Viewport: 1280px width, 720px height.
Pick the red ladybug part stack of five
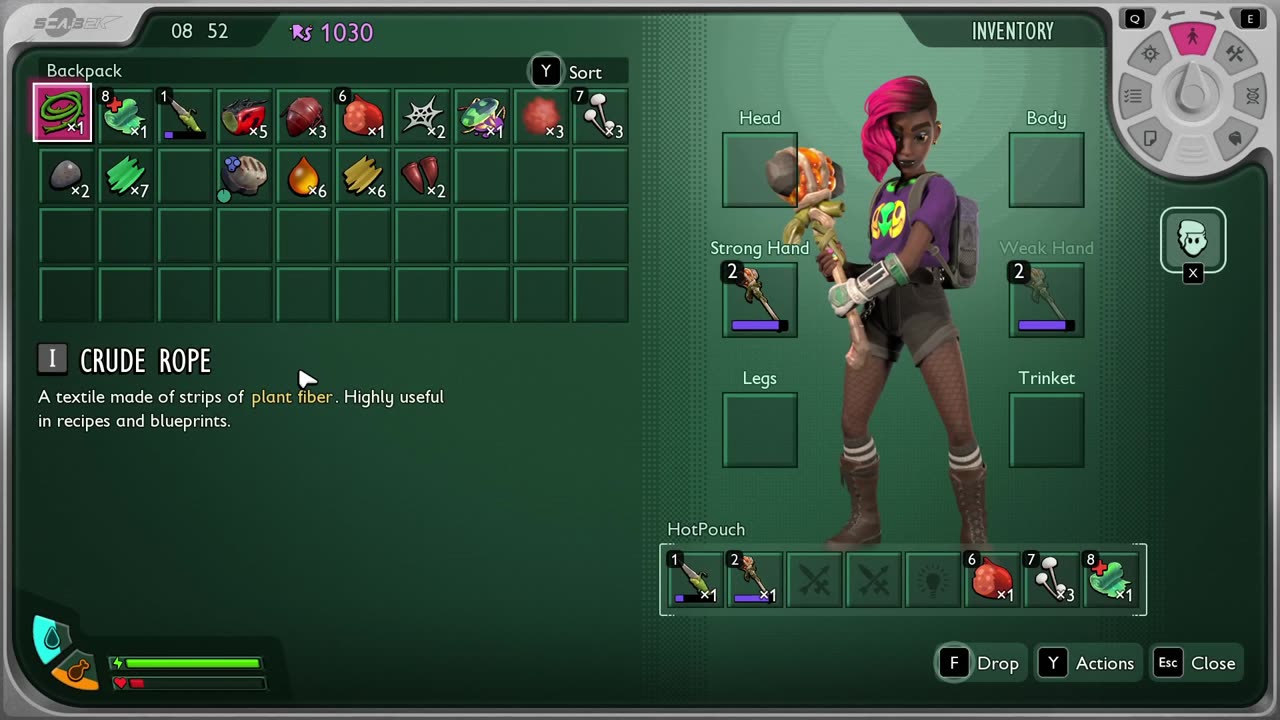pos(243,115)
